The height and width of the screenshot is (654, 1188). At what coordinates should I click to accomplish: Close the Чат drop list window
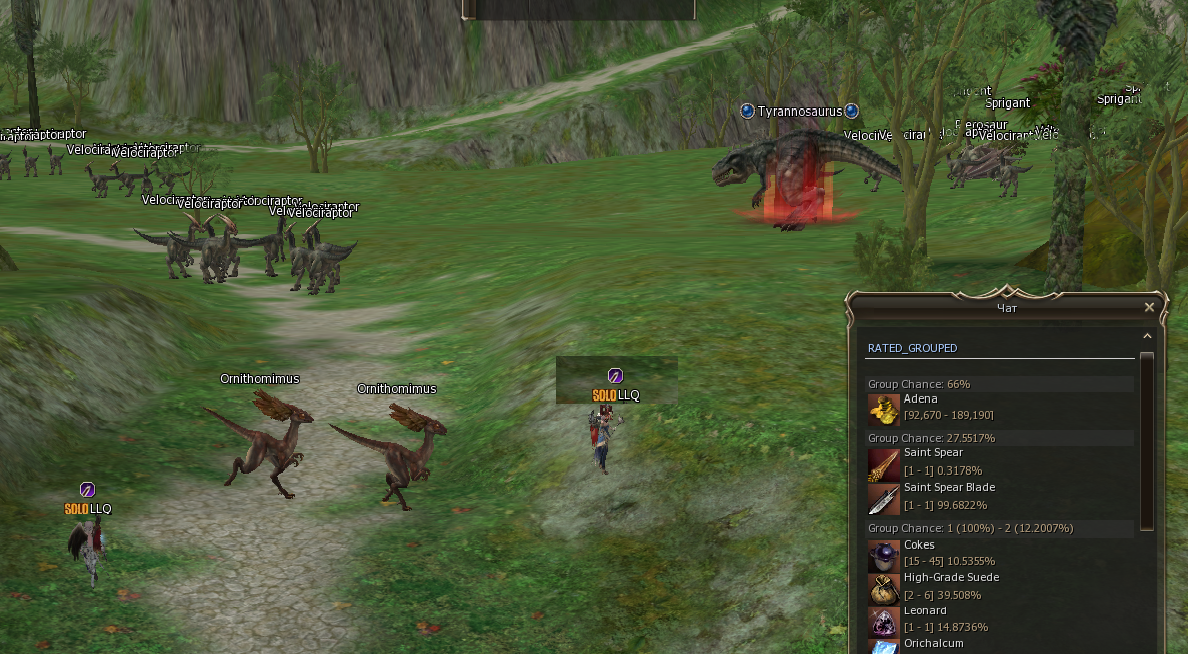(x=1149, y=308)
